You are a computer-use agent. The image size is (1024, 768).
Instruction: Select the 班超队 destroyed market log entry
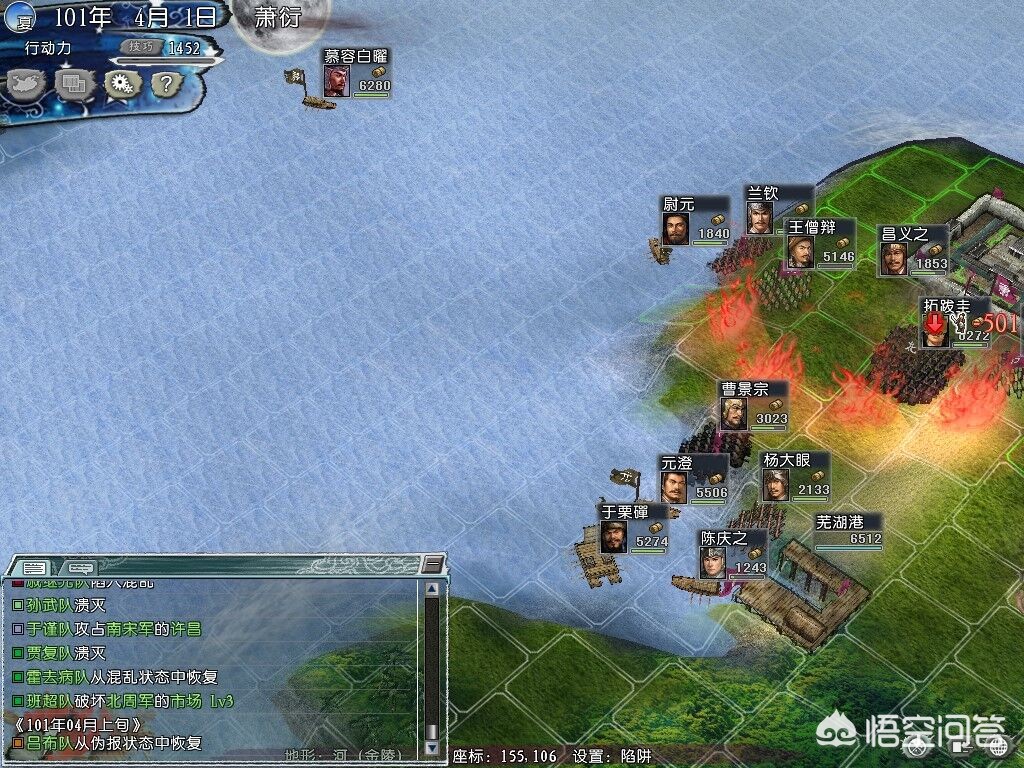(x=122, y=702)
